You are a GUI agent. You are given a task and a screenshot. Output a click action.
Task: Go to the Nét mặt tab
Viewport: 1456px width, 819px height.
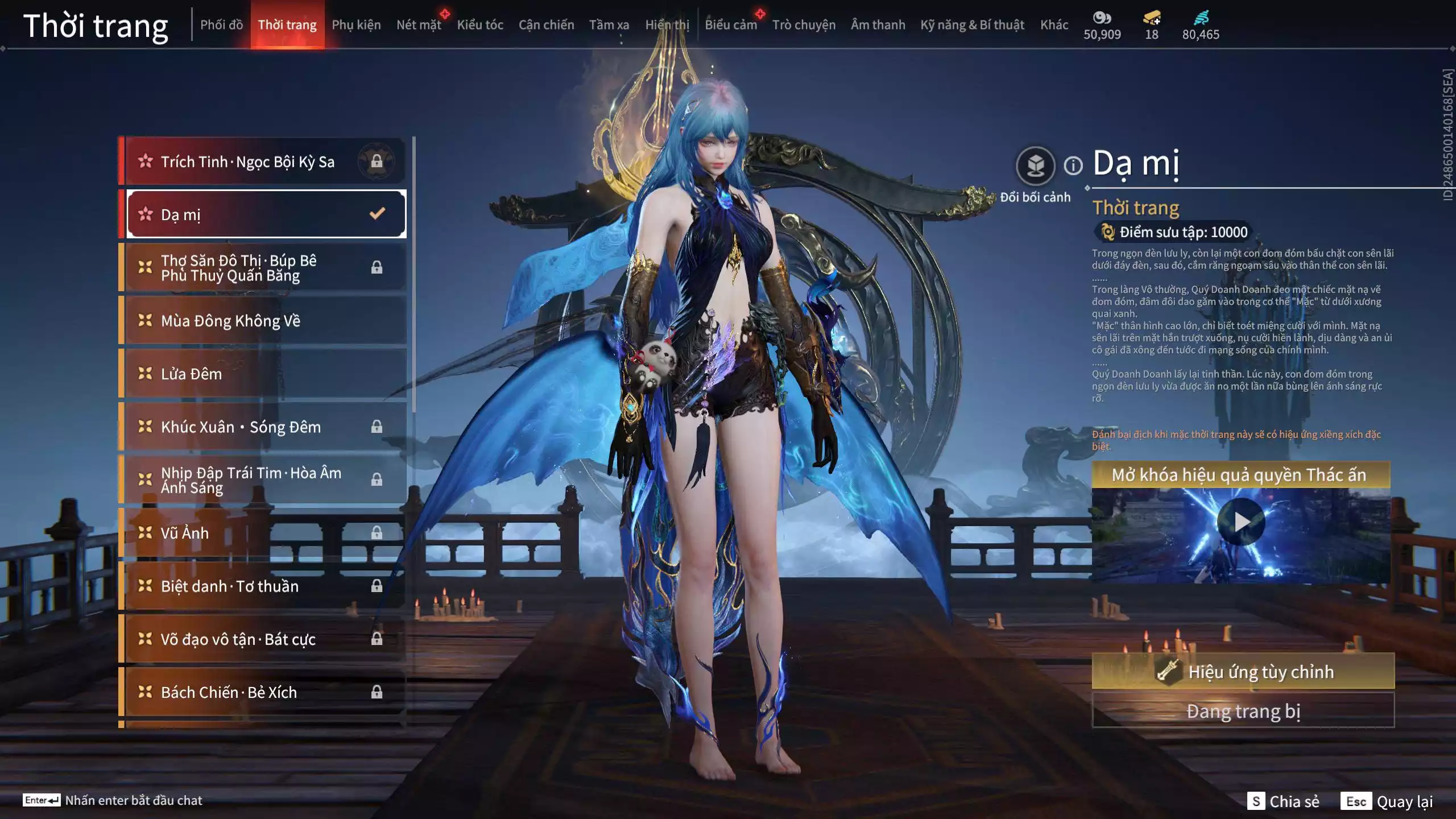419,25
